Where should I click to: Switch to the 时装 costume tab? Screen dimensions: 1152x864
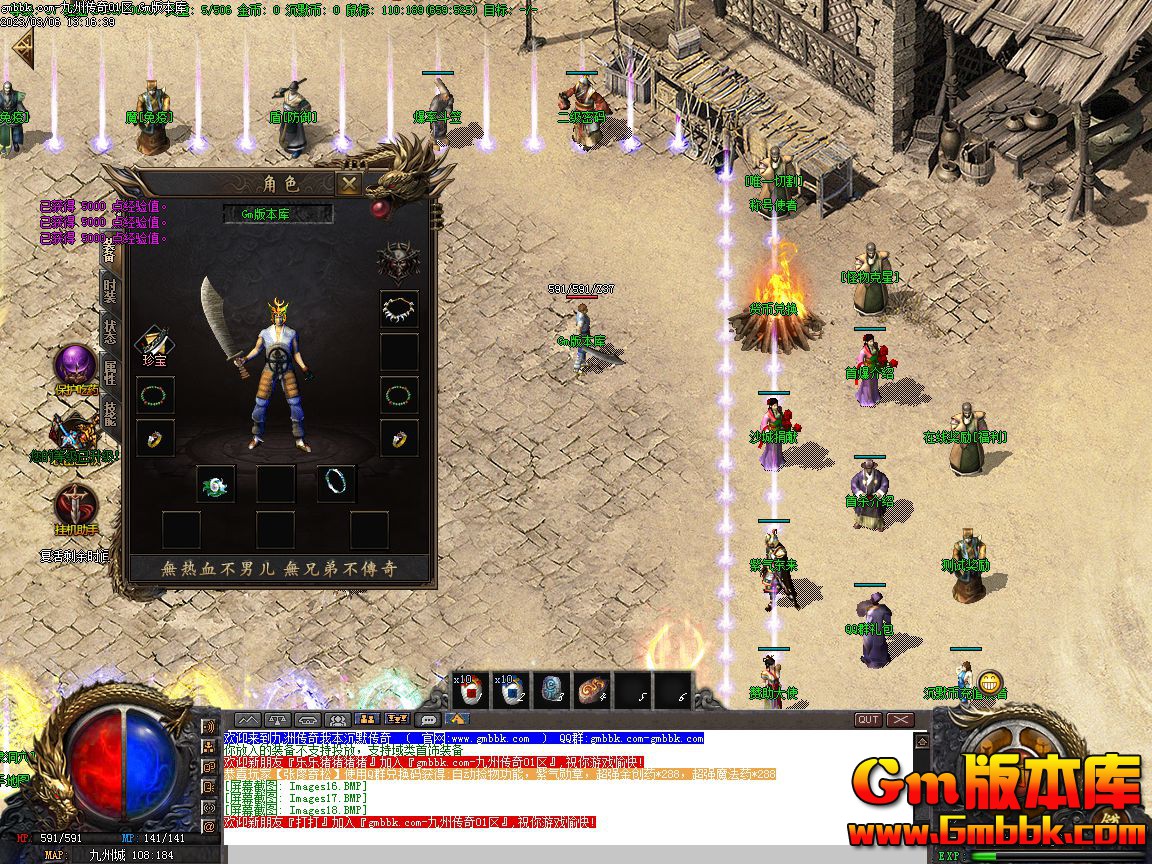pyautogui.click(x=110, y=292)
